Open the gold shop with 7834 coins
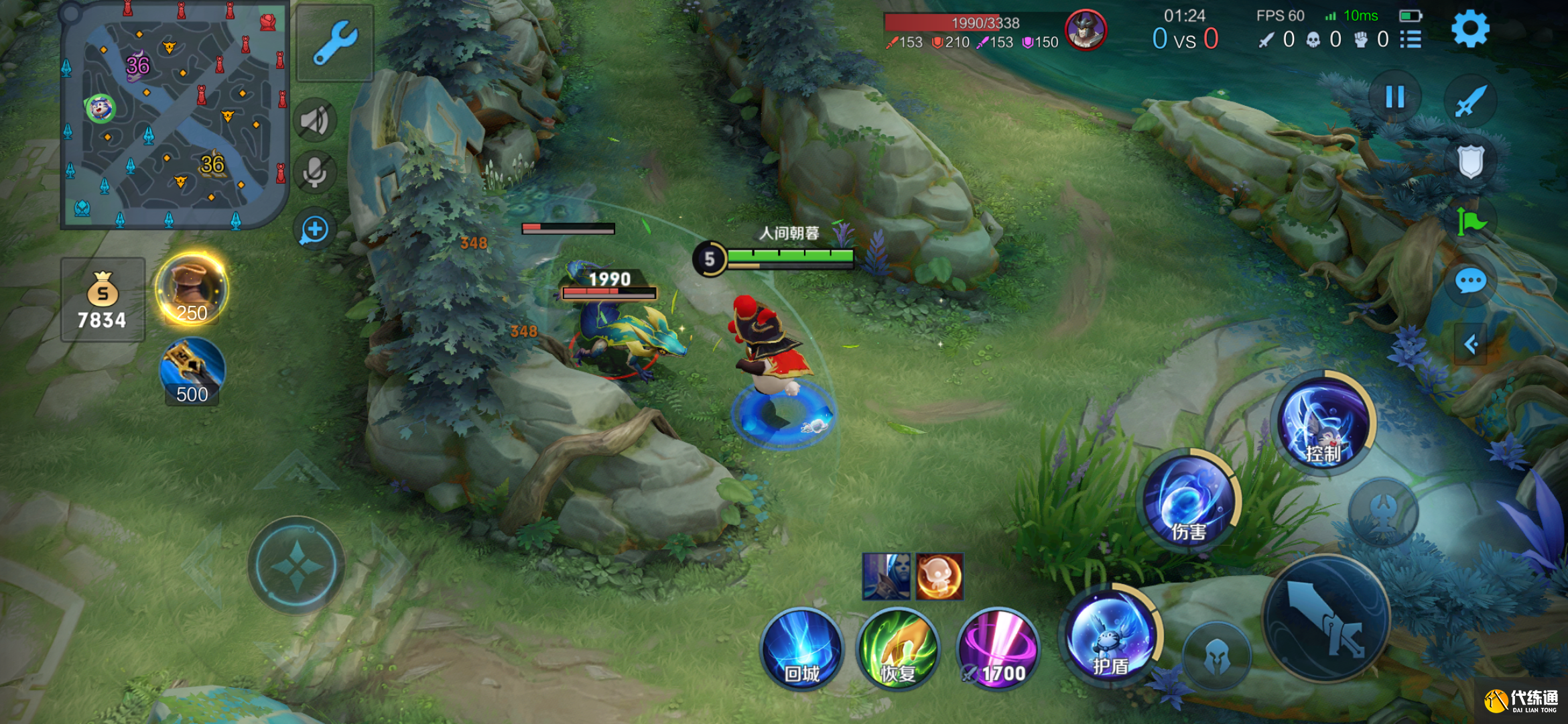The width and height of the screenshot is (1568, 724). (x=103, y=300)
